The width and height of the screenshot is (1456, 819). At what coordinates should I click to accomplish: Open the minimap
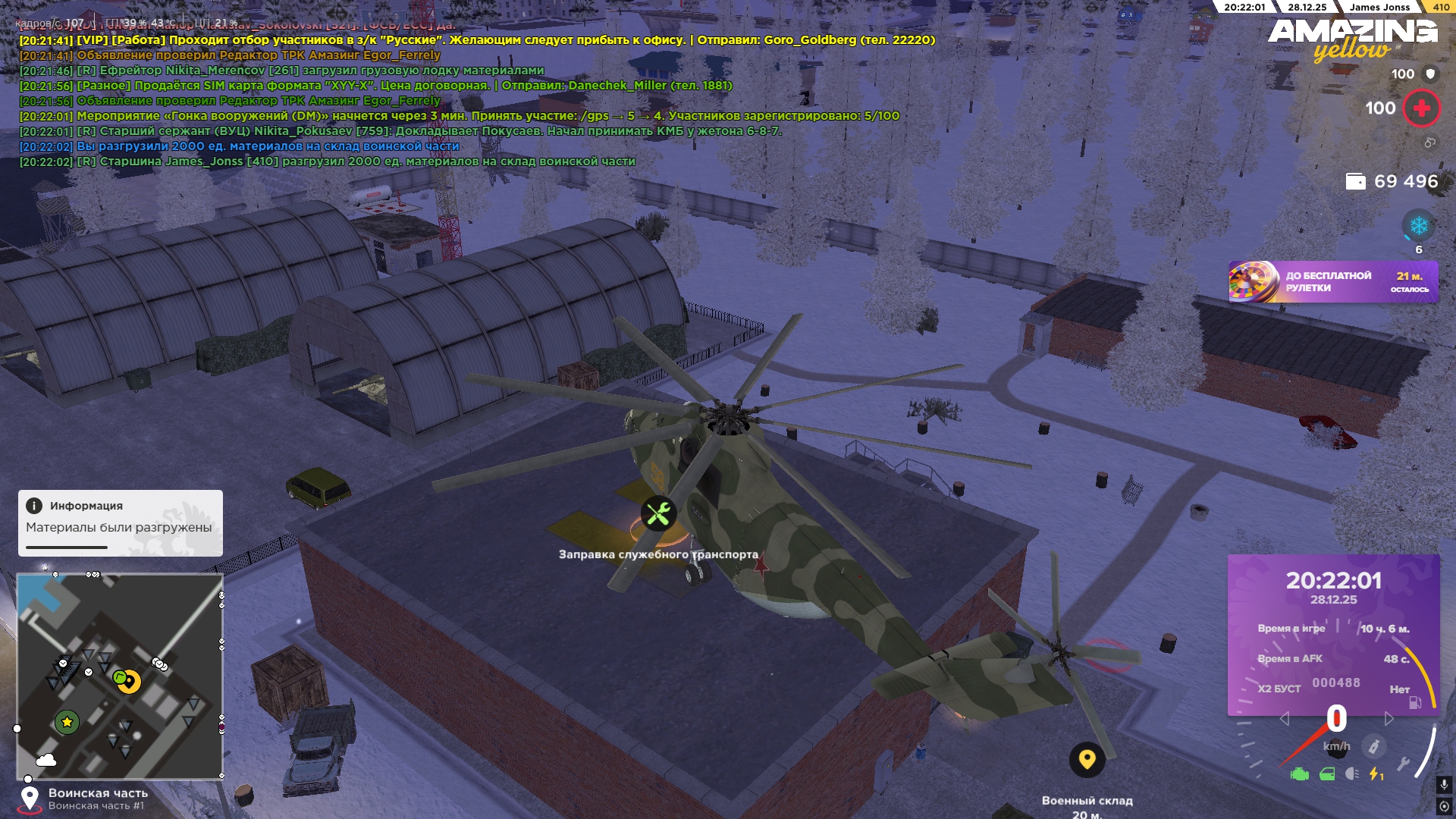click(120, 676)
